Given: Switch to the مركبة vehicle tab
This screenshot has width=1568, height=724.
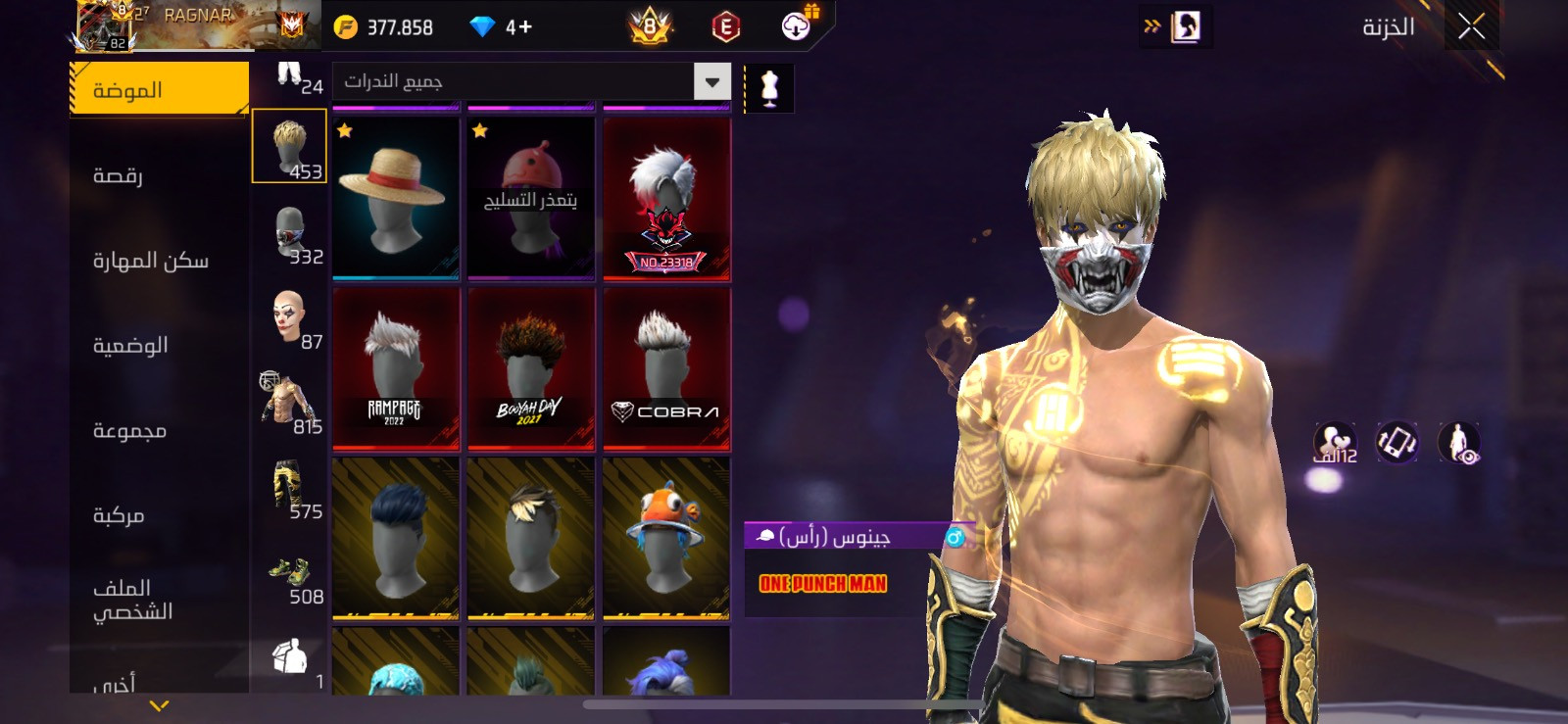Looking at the screenshot, I should pyautogui.click(x=159, y=515).
